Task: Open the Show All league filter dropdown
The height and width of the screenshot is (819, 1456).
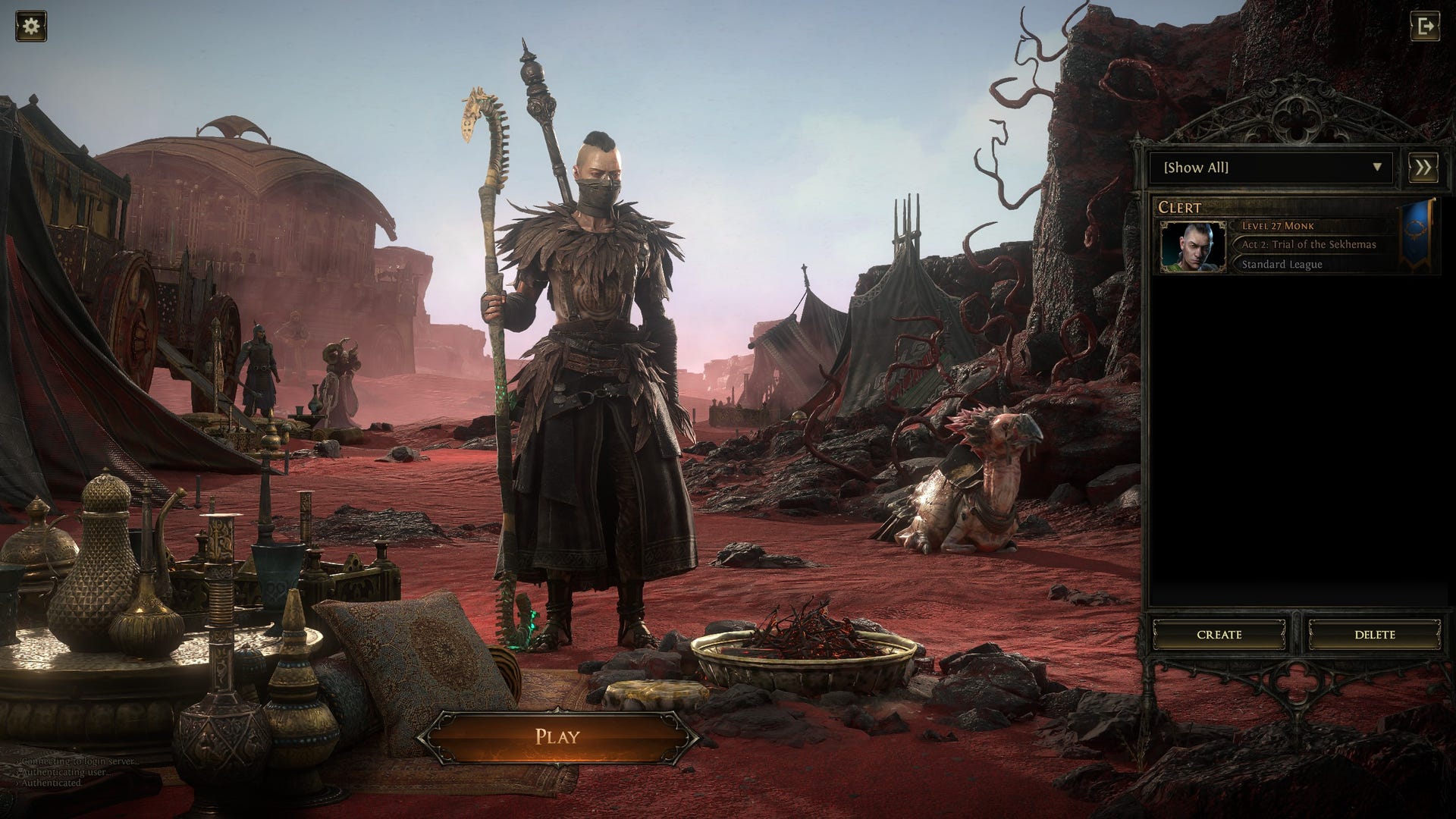Action: [1270, 168]
